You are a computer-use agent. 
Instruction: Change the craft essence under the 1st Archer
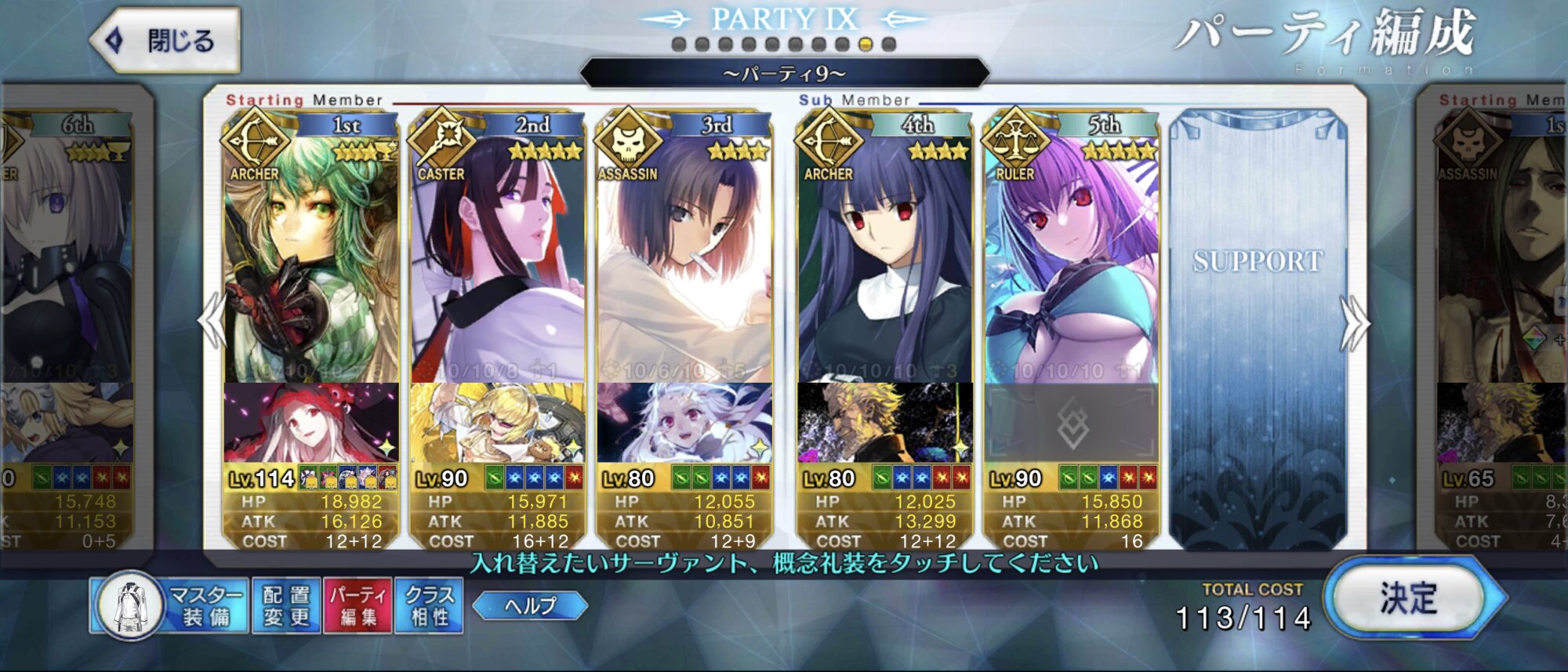pyautogui.click(x=310, y=423)
